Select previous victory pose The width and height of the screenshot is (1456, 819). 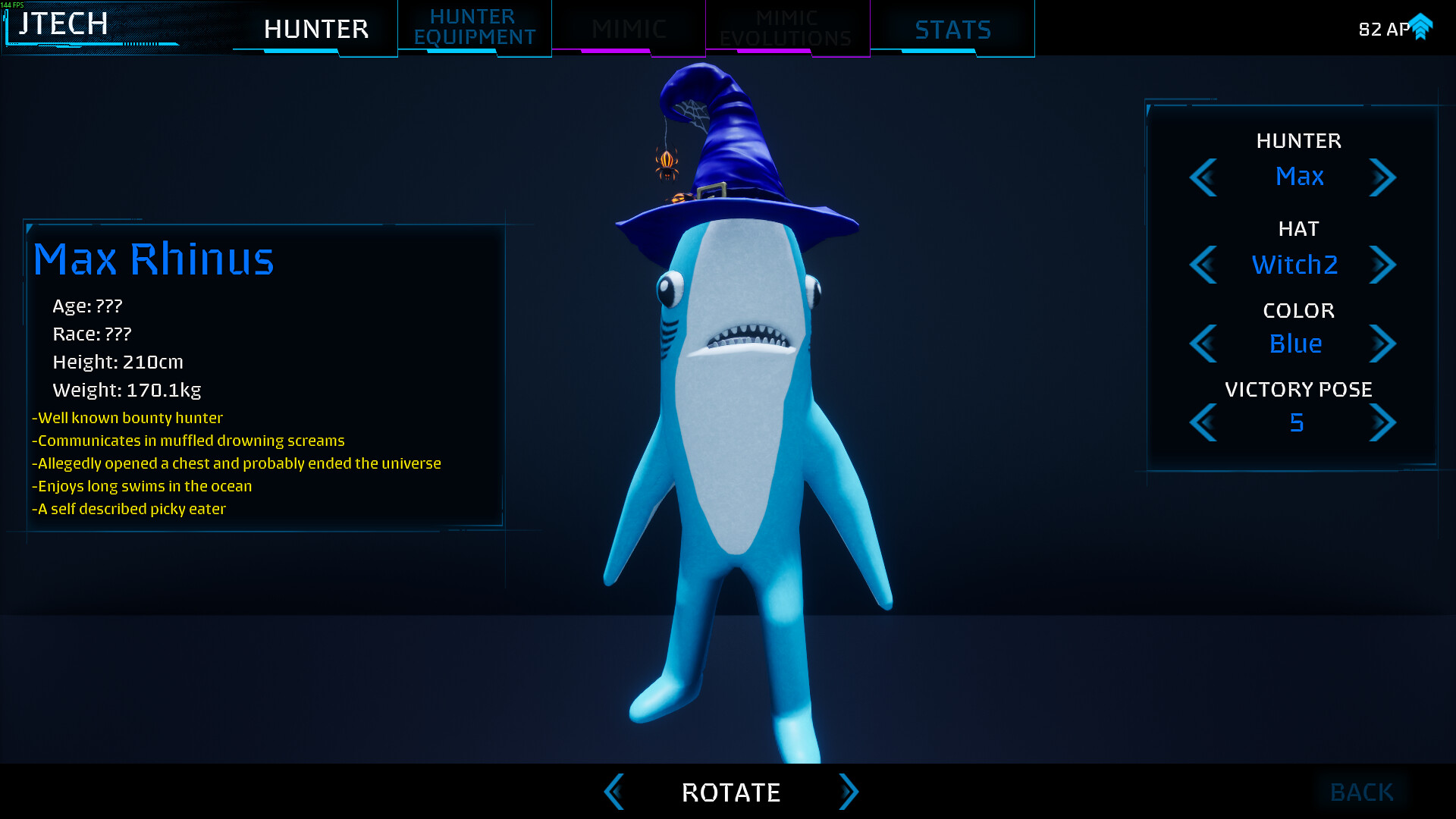1203,422
